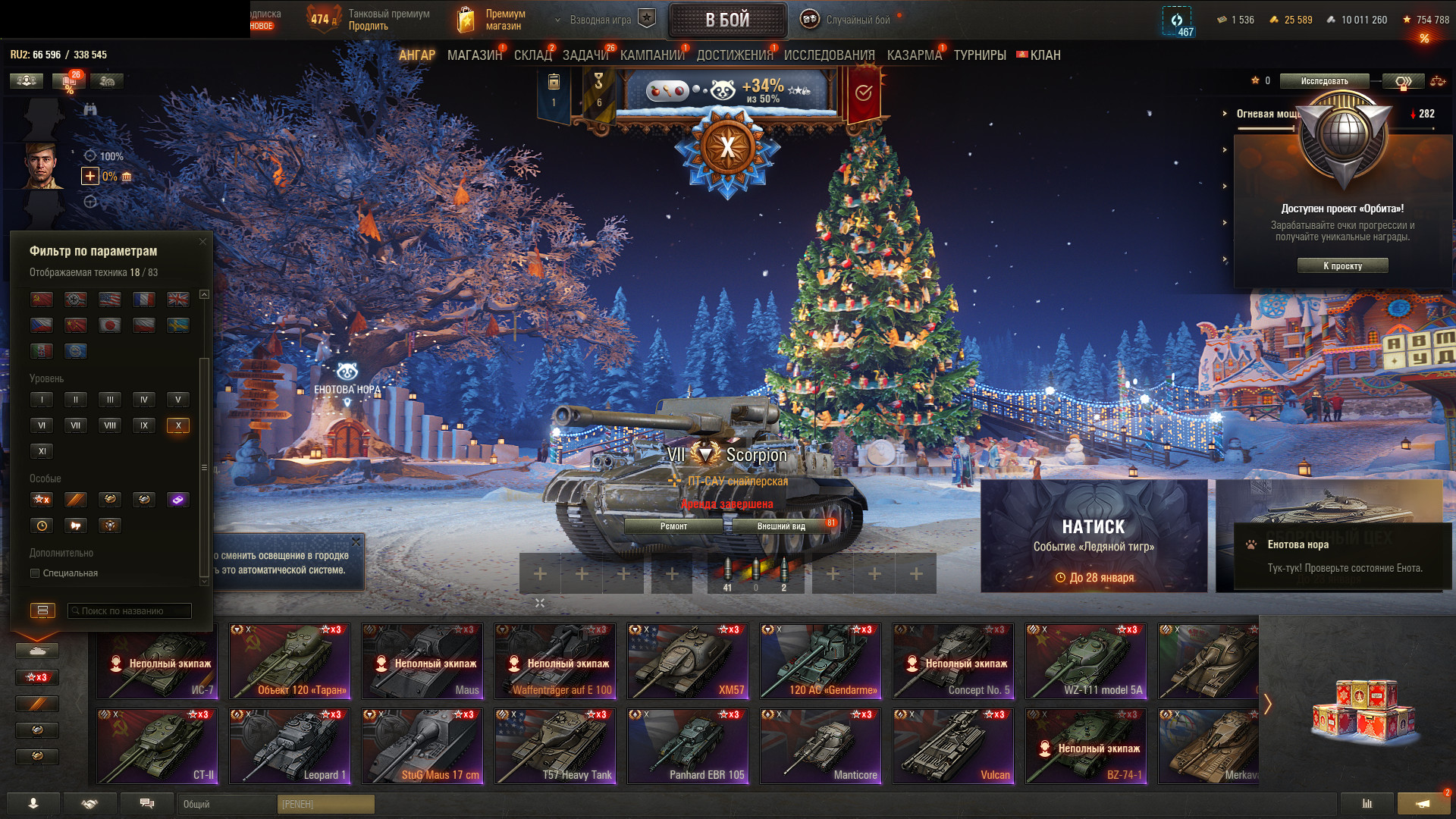The width and height of the screenshot is (1456, 819).
Task: Toggle tier VIII filter button
Action: (x=110, y=425)
